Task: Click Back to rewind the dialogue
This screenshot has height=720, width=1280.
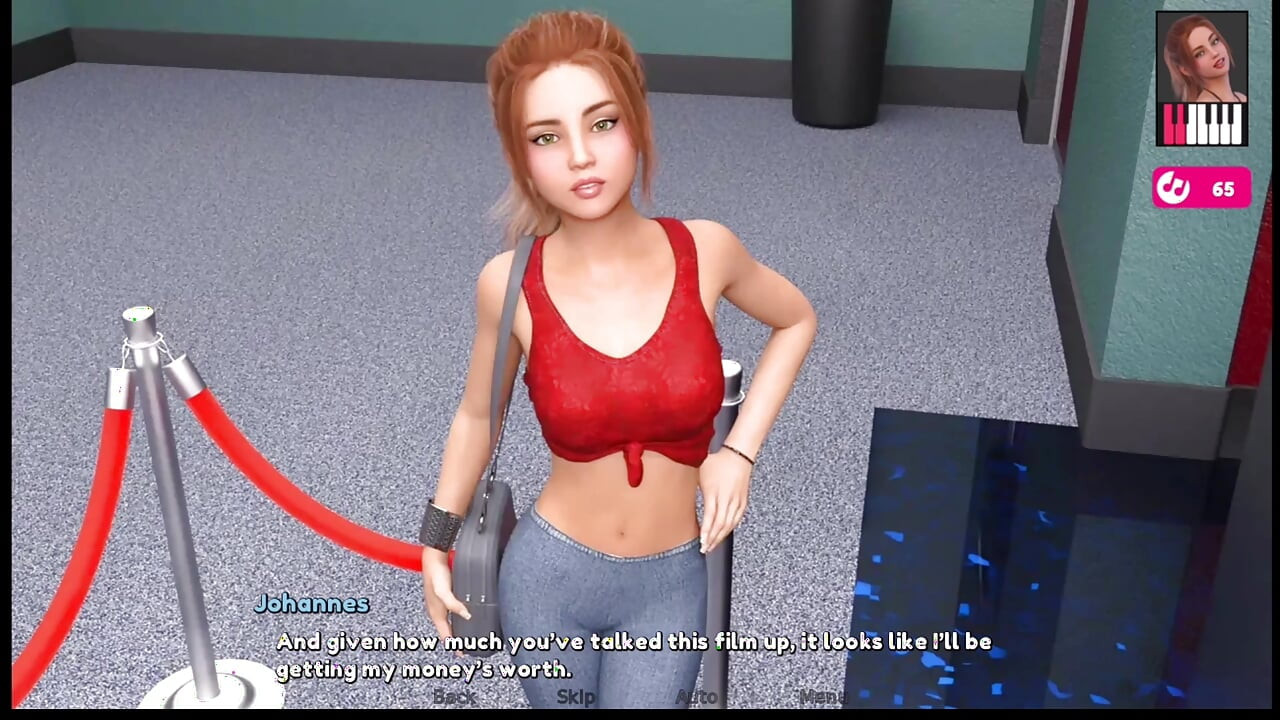Action: point(455,697)
